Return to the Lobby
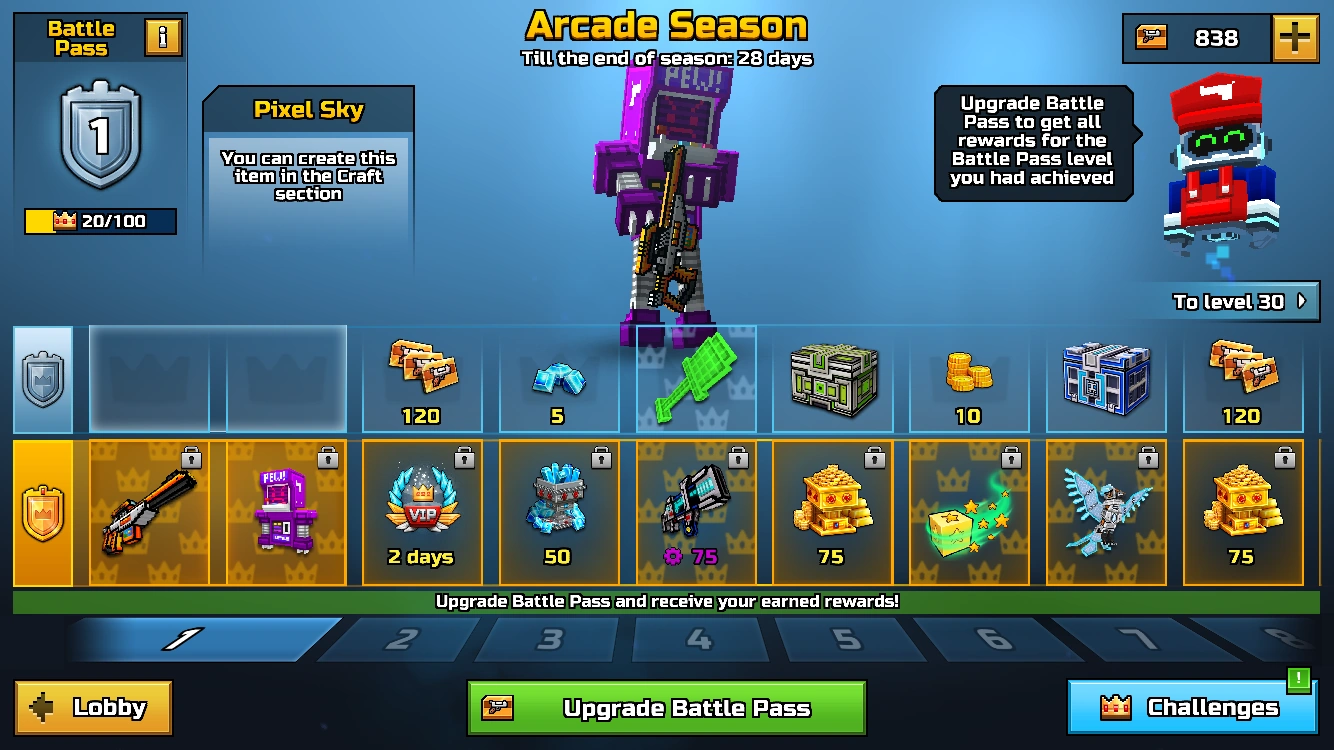This screenshot has width=1334, height=750. [92, 707]
